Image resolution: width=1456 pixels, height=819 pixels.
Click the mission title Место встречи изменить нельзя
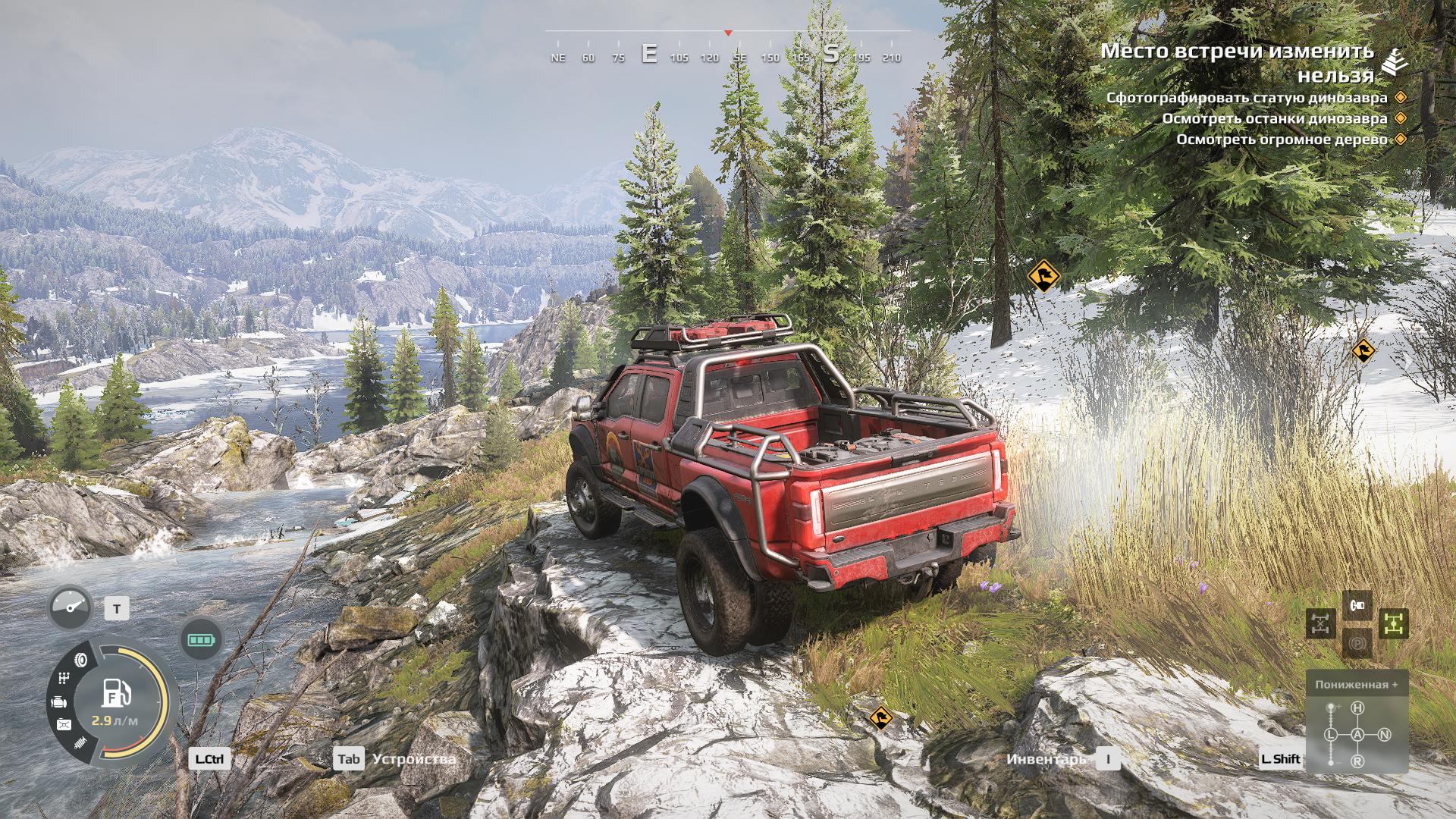[x=1238, y=62]
